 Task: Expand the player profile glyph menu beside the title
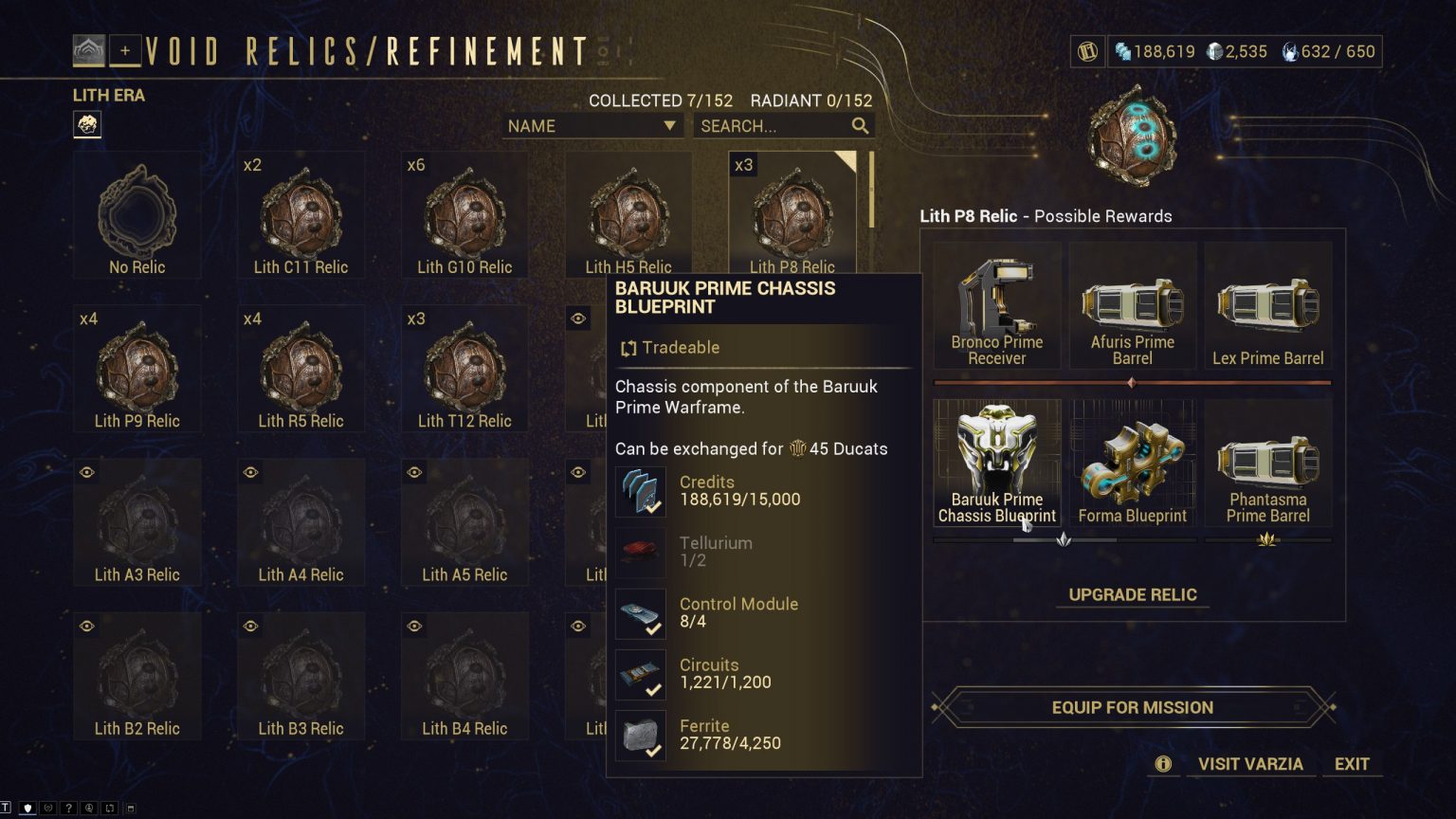[89, 50]
